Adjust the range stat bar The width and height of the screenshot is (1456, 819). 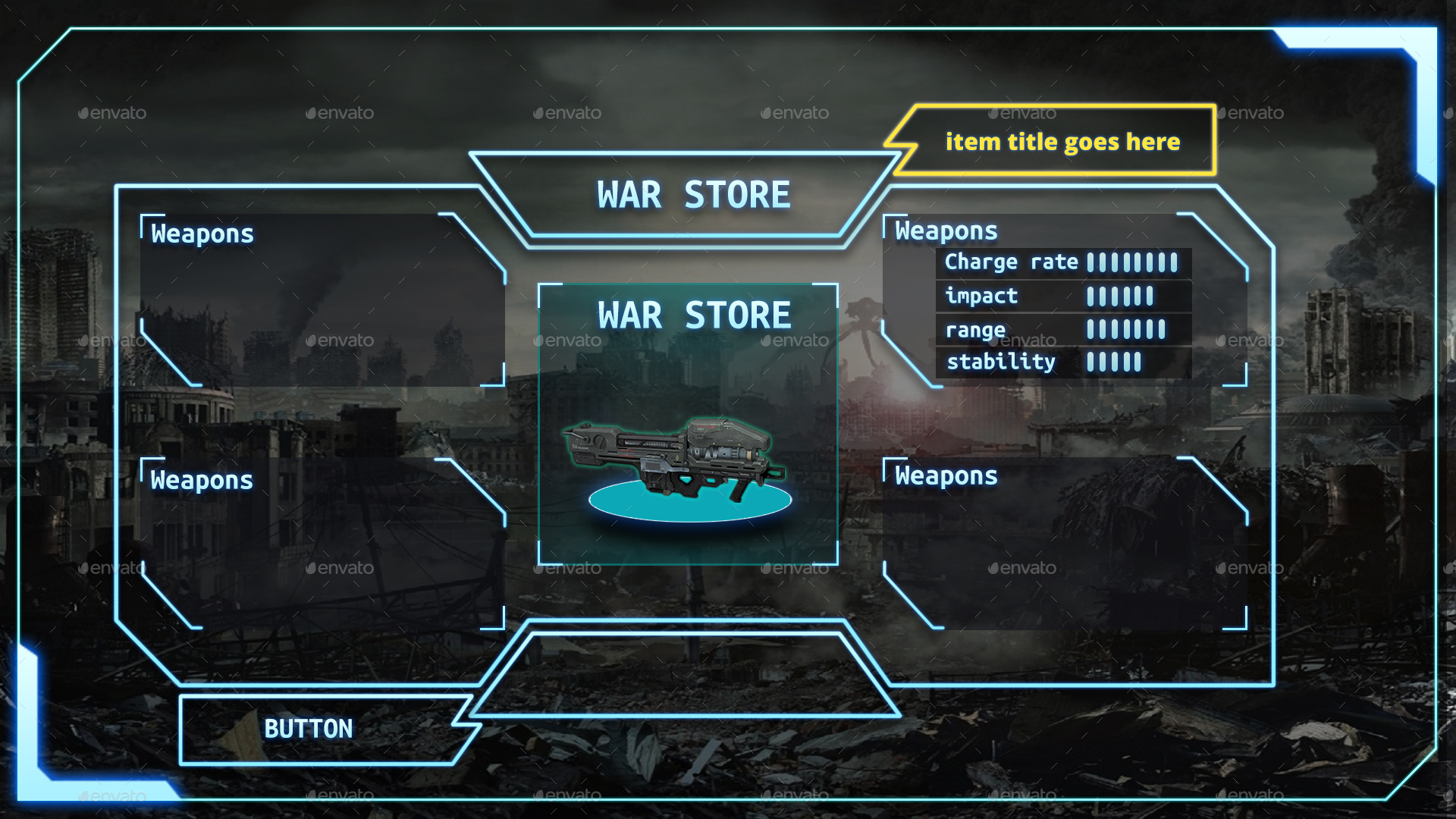click(1126, 328)
